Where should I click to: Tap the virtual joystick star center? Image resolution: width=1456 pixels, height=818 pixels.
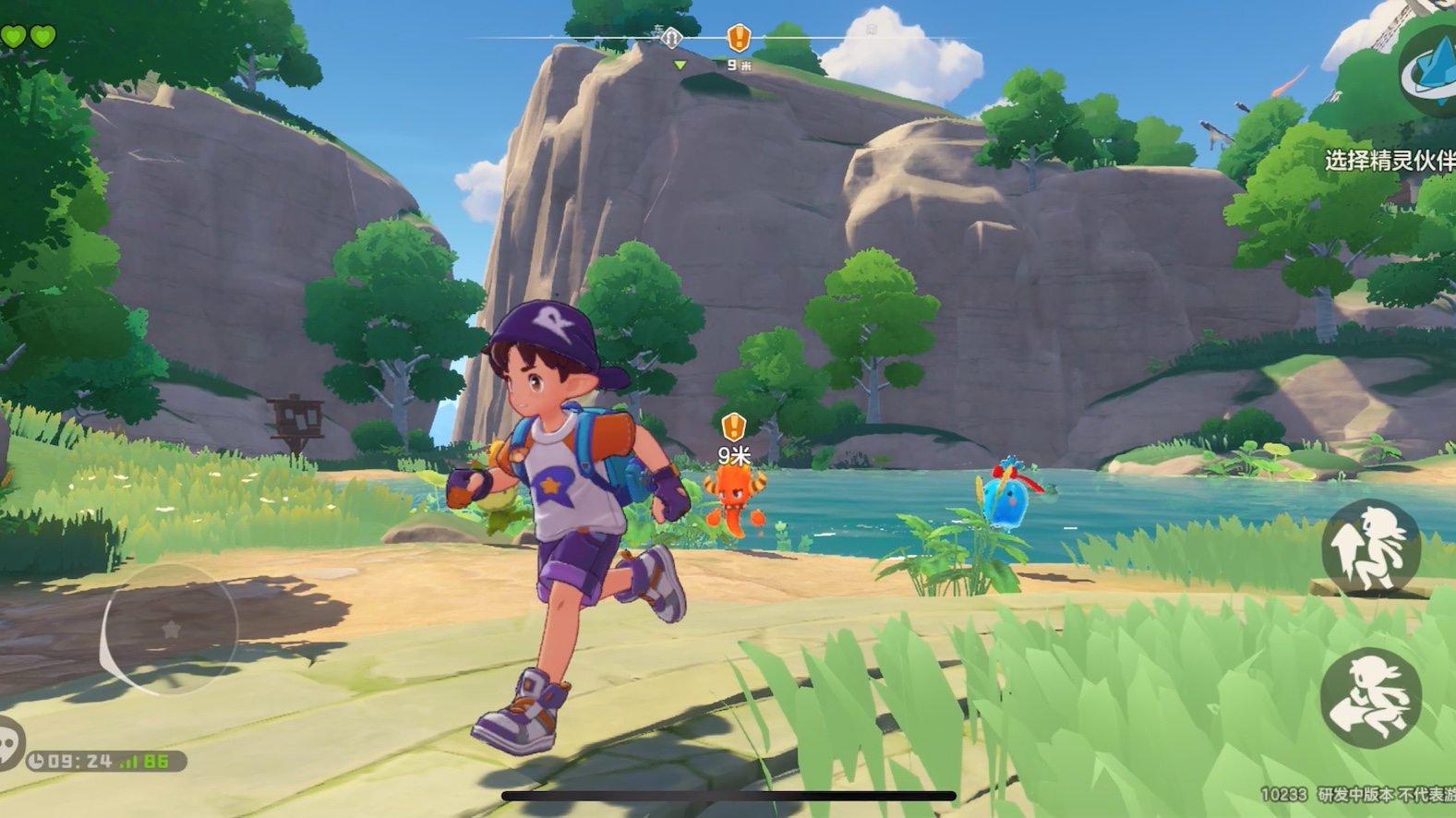pos(171,630)
